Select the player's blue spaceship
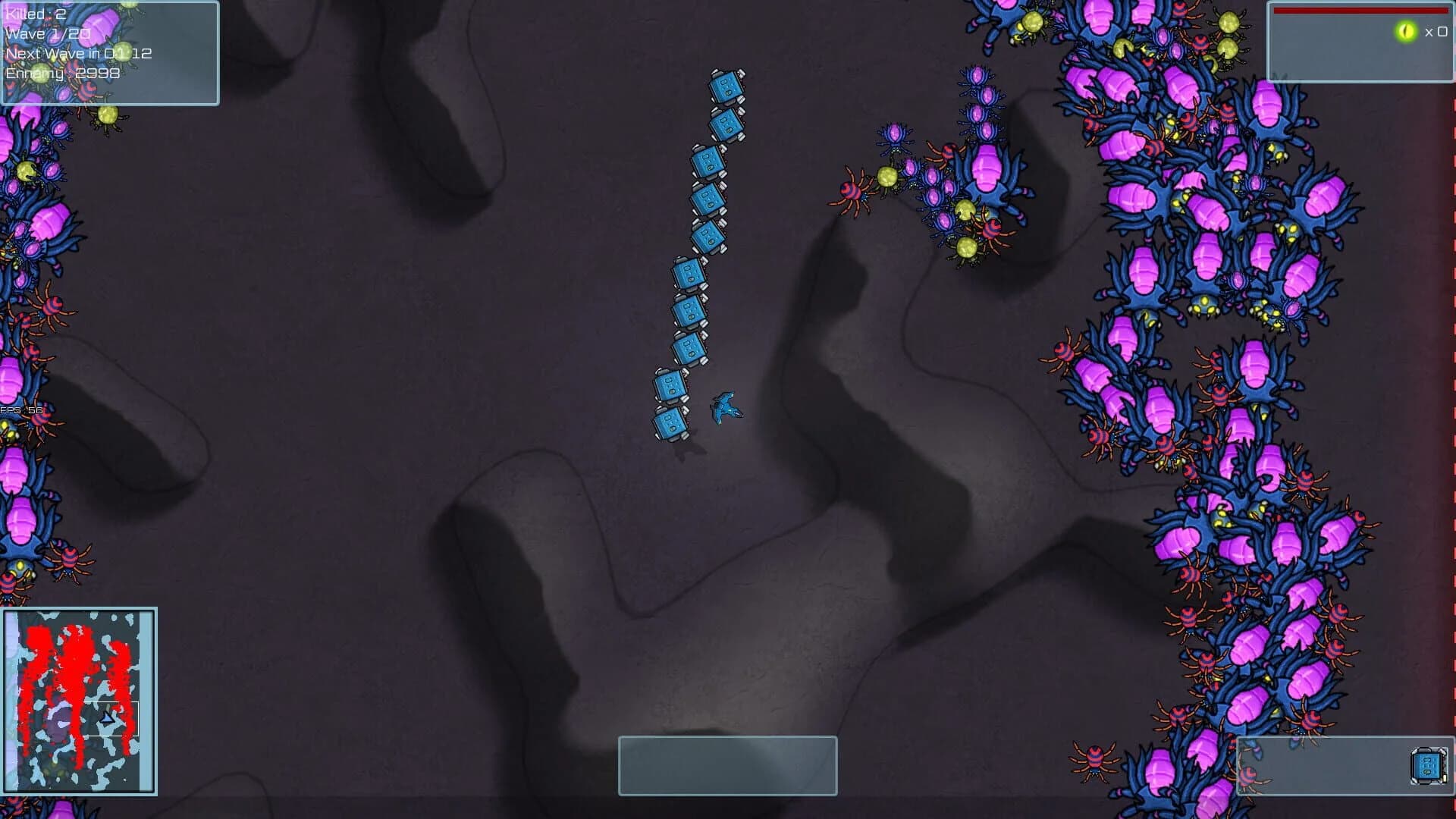 pyautogui.click(x=726, y=406)
